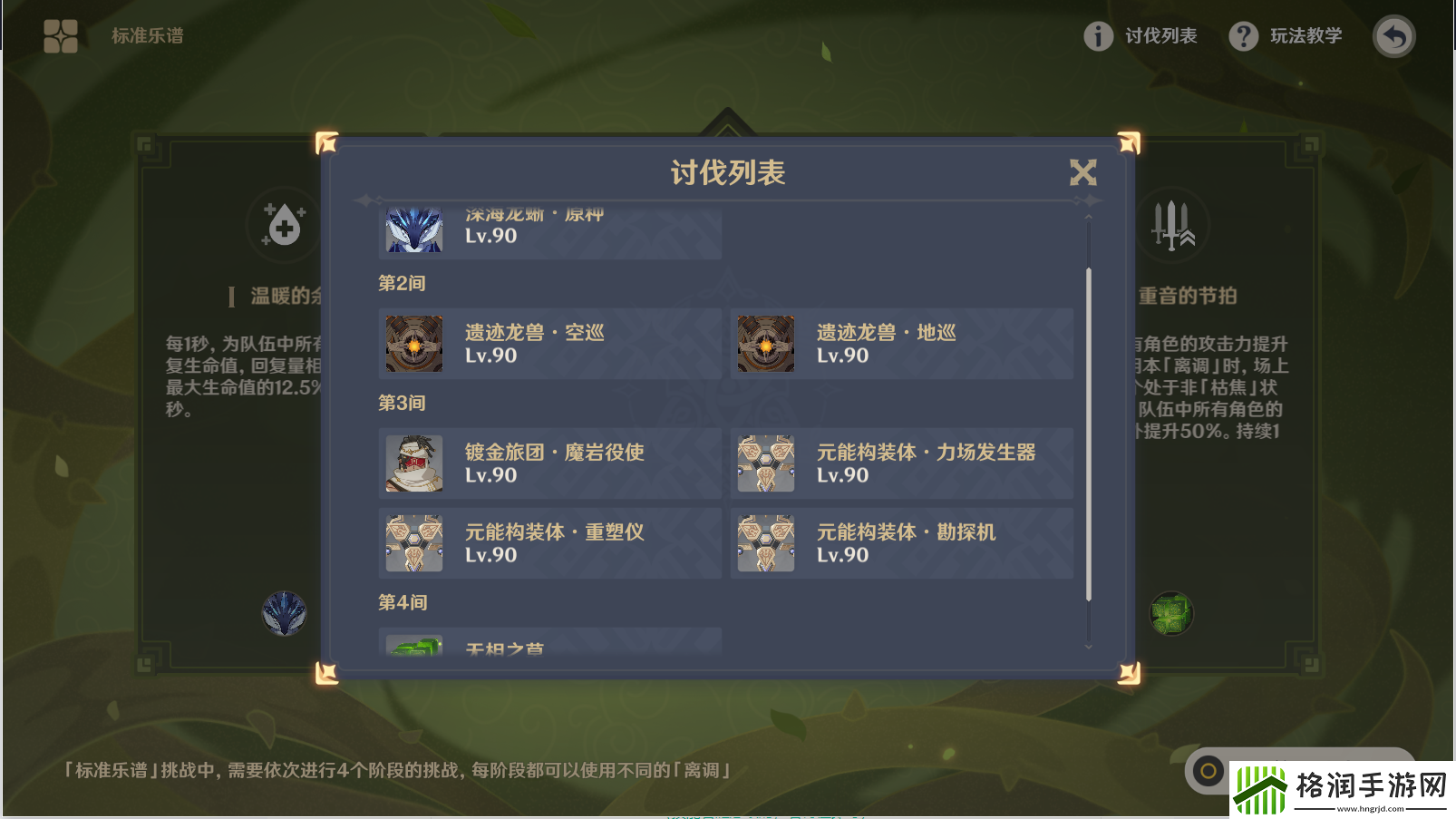Open 玩法教学 via the question mark icon
The image size is (1456, 819).
pyautogui.click(x=1243, y=37)
